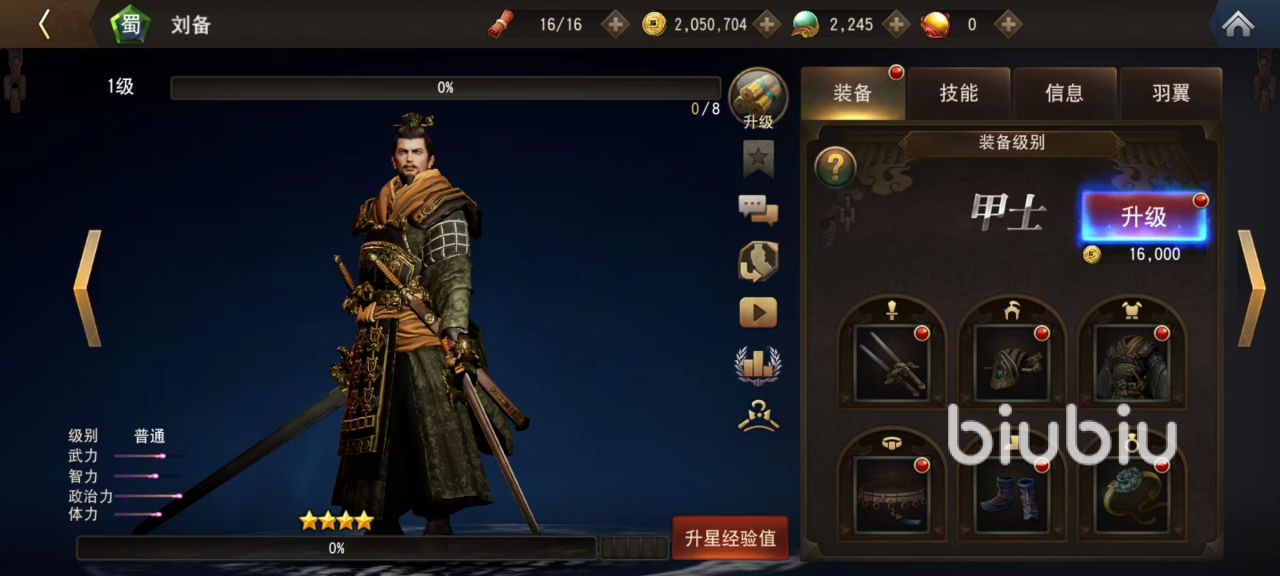Select the body armor equipment slot
The image size is (1280, 576).
click(x=1132, y=361)
